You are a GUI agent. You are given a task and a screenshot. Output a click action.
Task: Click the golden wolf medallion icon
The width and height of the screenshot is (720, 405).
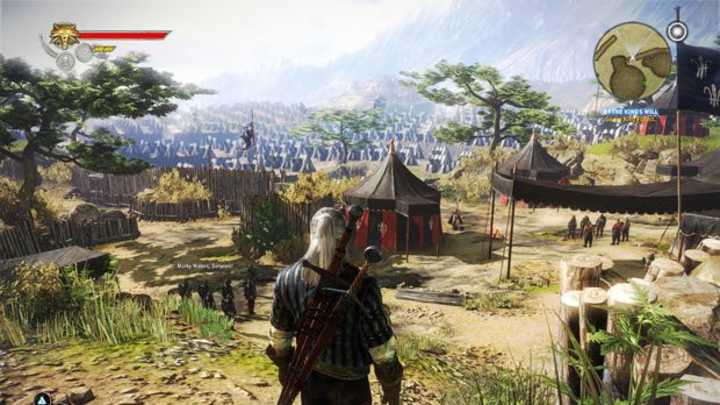click(x=64, y=37)
